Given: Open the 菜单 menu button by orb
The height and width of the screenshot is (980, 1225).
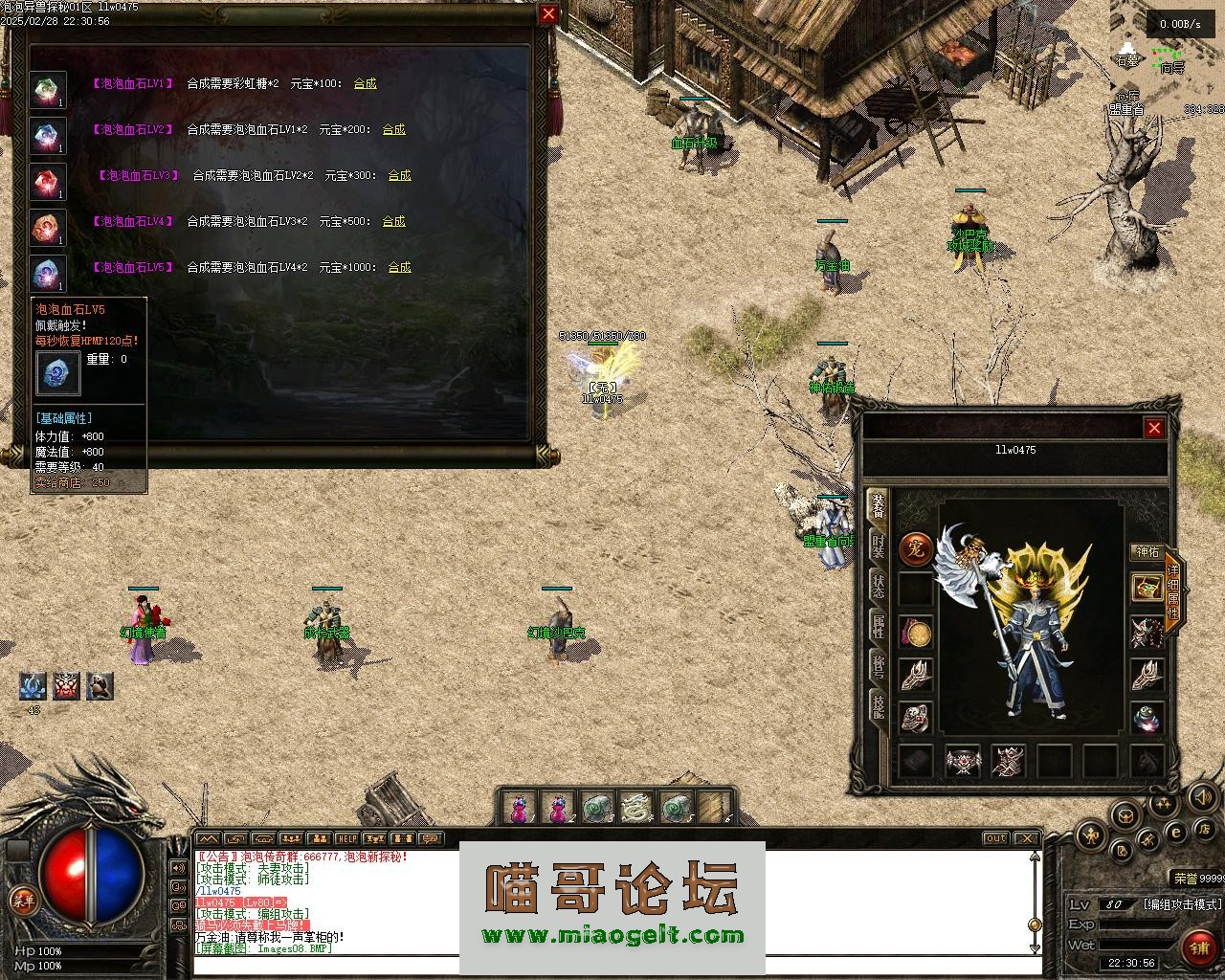Looking at the screenshot, I should [x=20, y=899].
